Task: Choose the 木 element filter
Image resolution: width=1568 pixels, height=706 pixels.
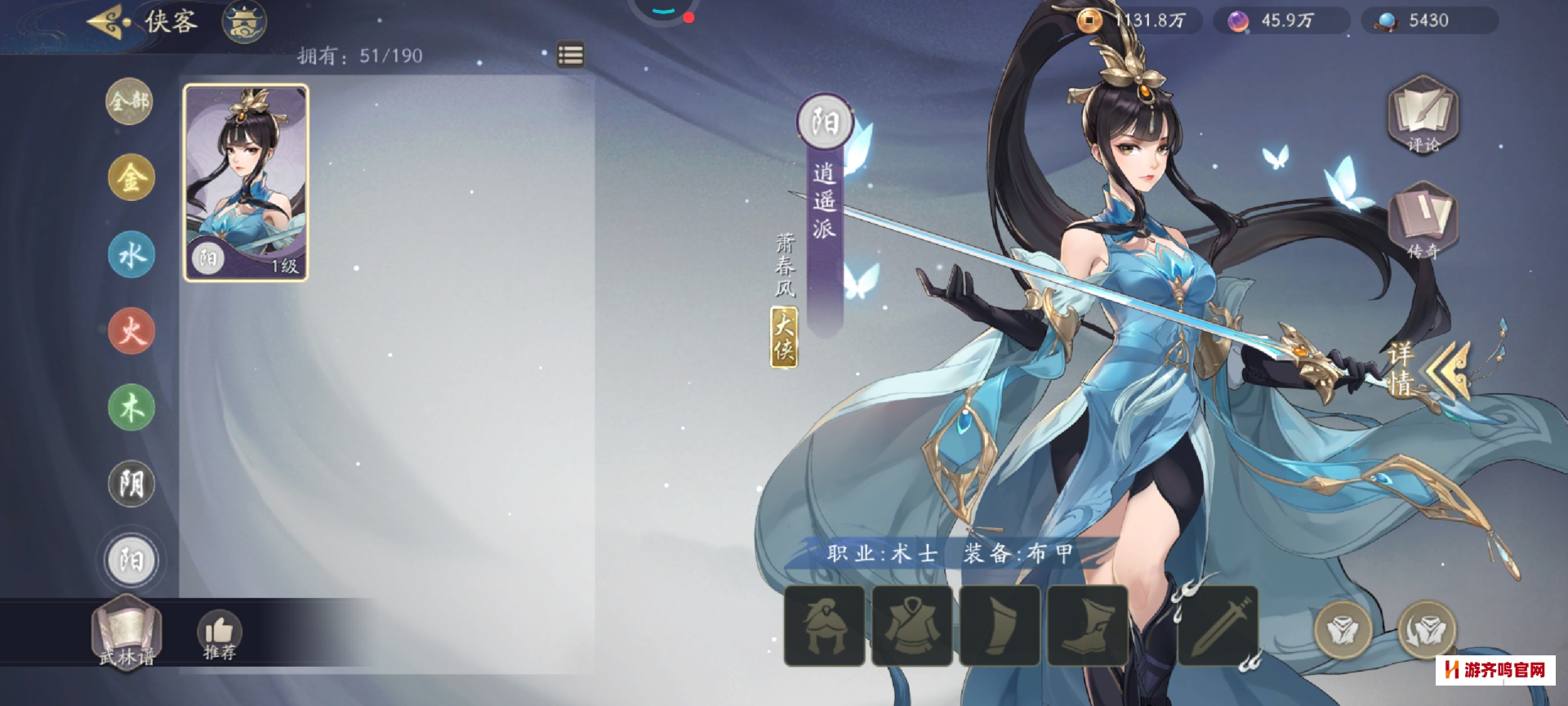Action: [x=131, y=407]
